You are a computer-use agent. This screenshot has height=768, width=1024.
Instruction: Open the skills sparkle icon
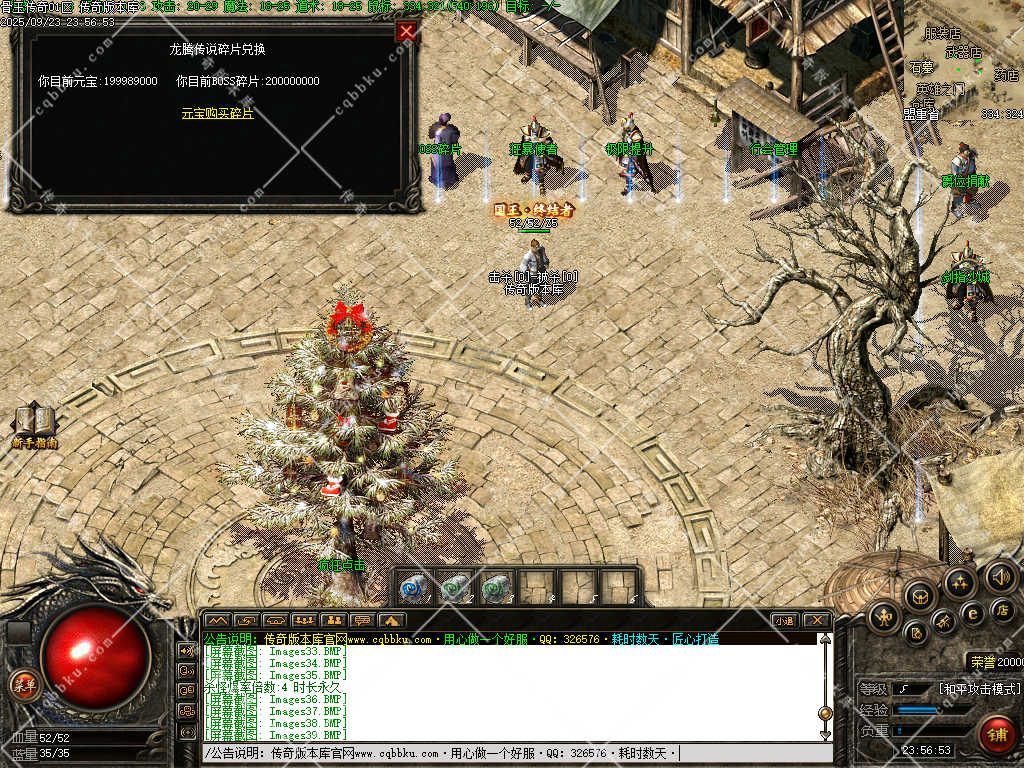point(960,583)
